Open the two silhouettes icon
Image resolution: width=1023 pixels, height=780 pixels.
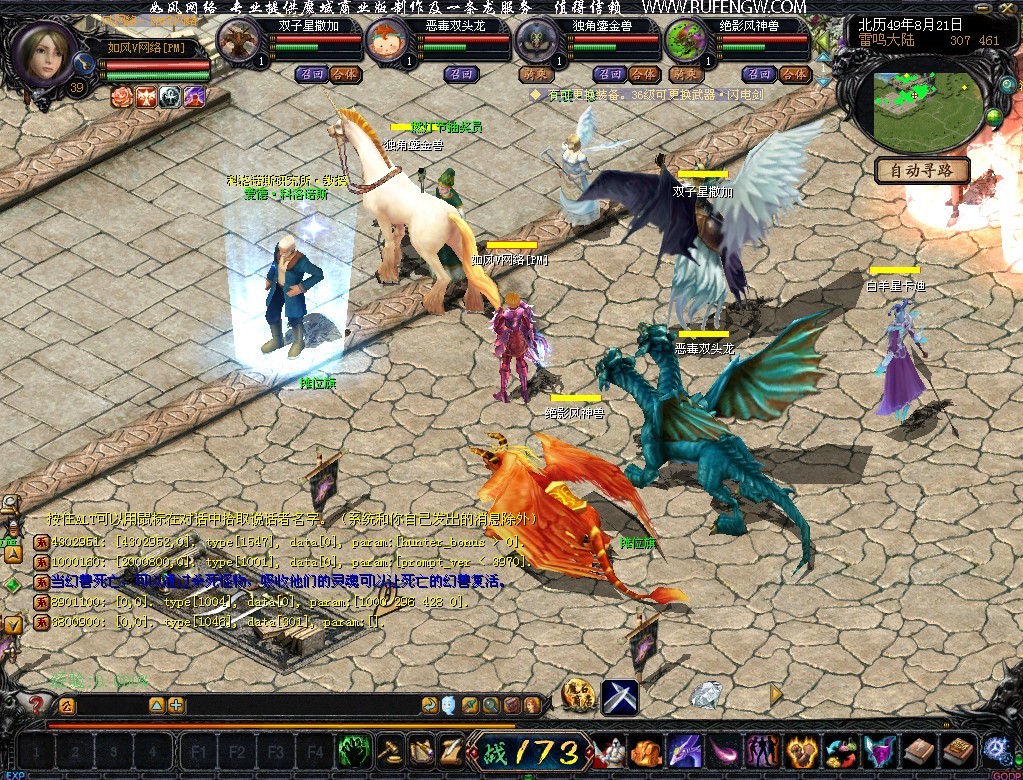coord(762,750)
